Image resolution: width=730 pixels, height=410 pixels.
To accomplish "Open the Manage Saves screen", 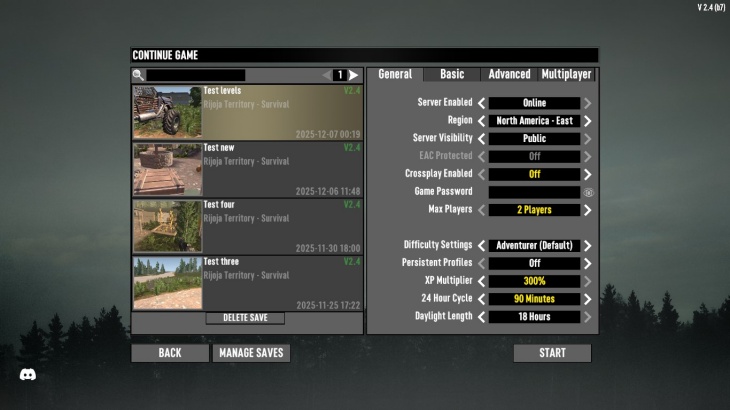I will (x=251, y=353).
